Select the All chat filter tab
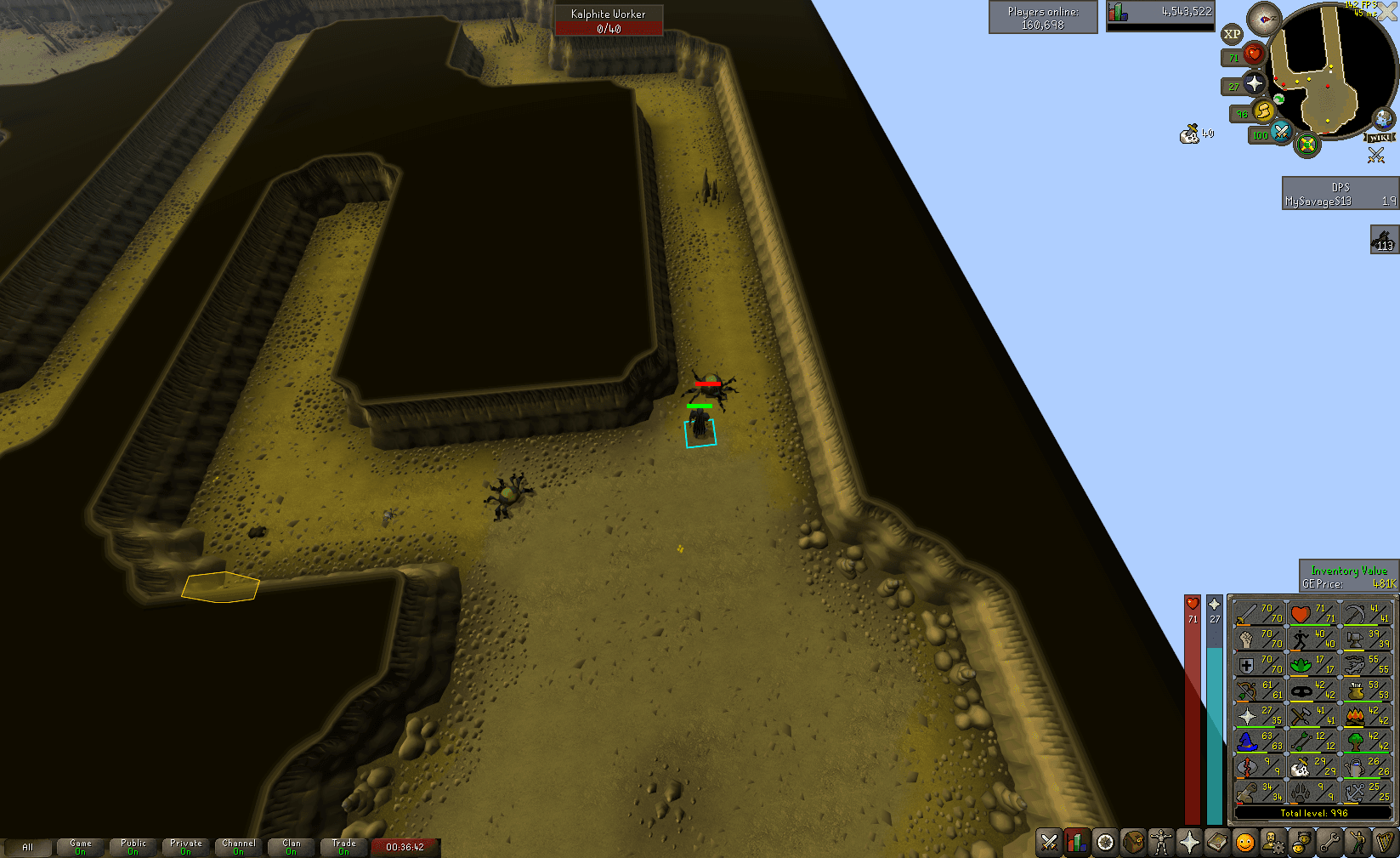Screen dimensions: 1400x858 (28, 847)
